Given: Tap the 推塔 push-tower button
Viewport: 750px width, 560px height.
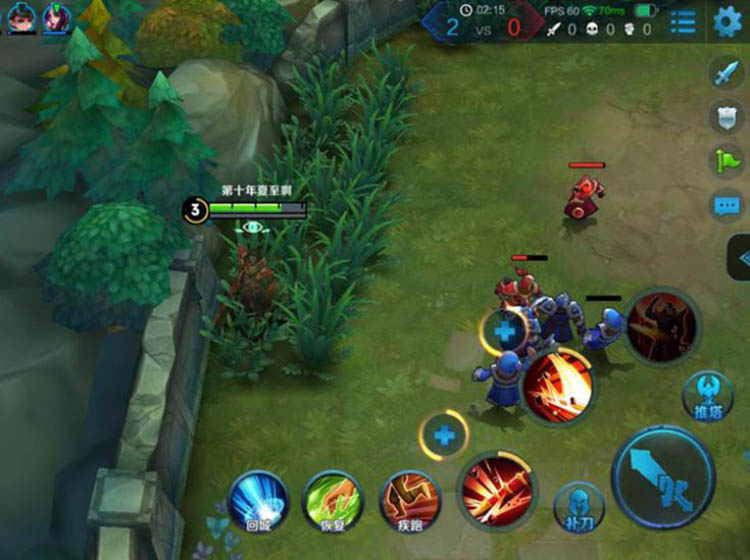Looking at the screenshot, I should tap(708, 397).
